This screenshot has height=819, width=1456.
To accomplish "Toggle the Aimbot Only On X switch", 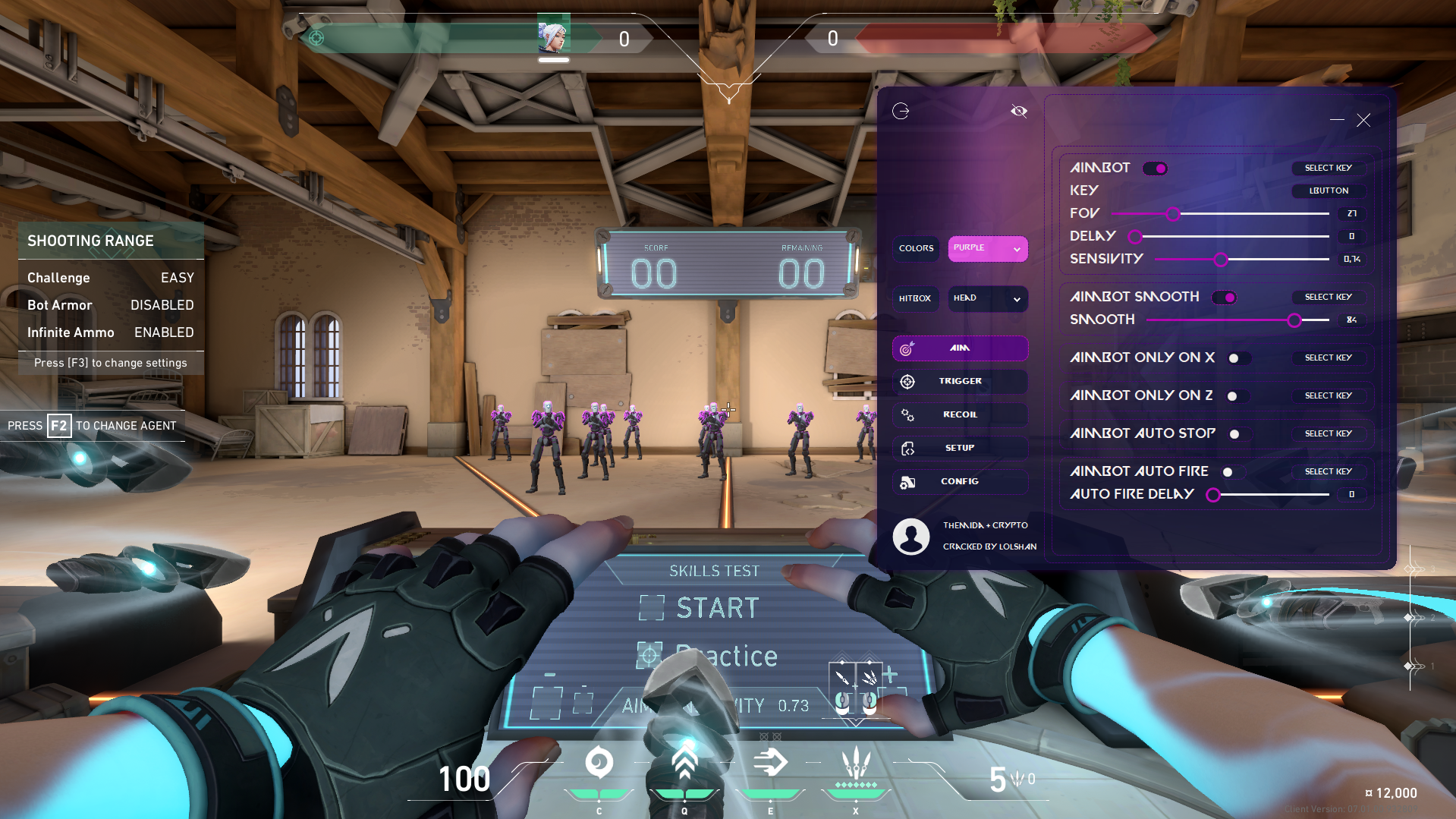I will [1235, 358].
